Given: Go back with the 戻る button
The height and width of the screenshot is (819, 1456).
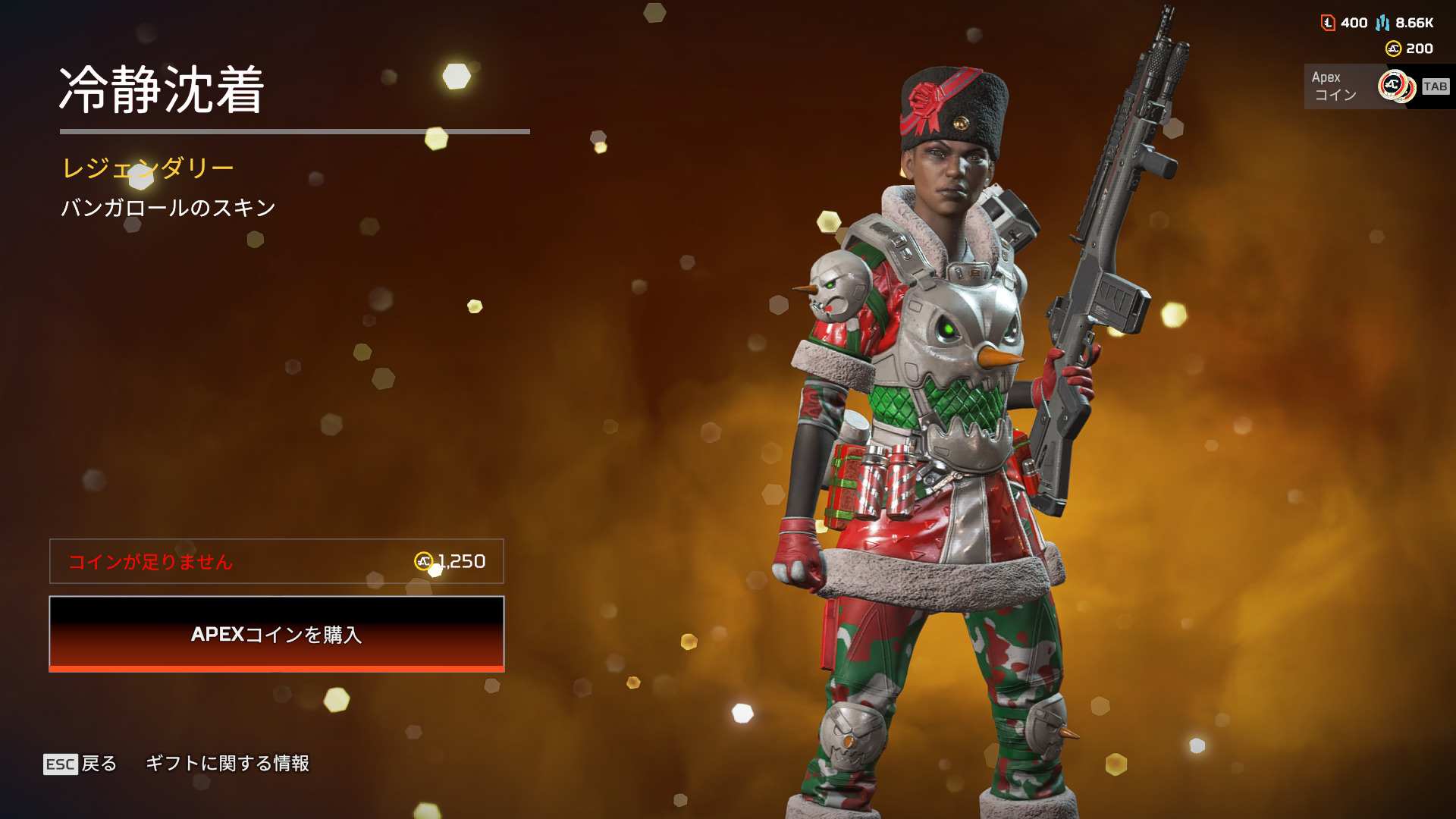Looking at the screenshot, I should click(x=81, y=764).
